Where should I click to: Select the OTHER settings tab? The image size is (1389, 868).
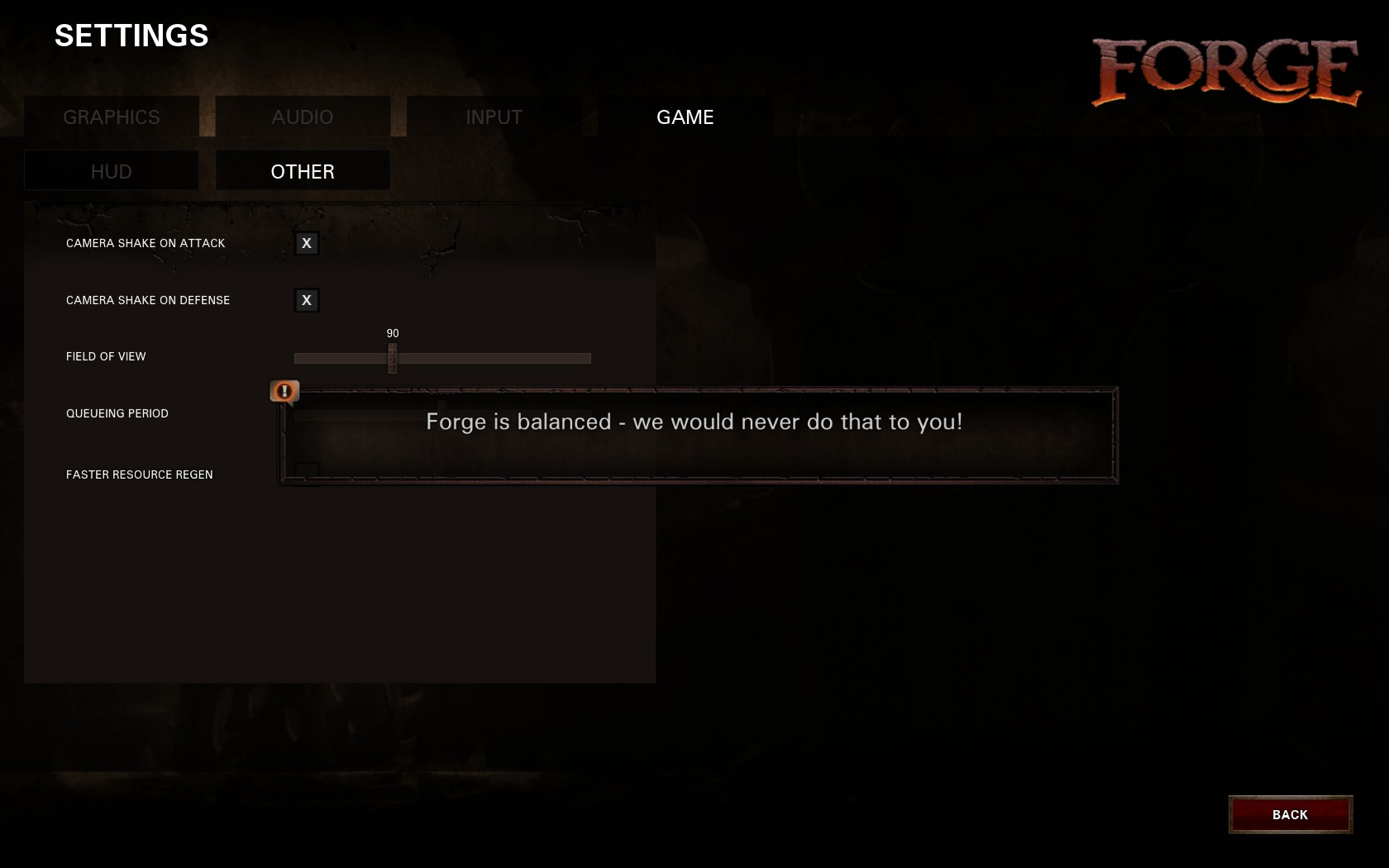point(302,170)
